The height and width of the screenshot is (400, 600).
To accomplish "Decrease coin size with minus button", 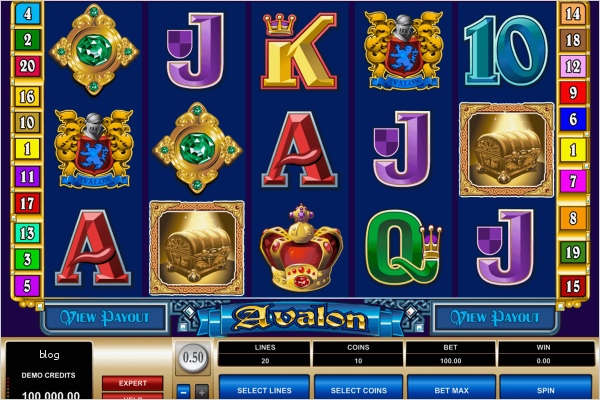I will coord(183,391).
